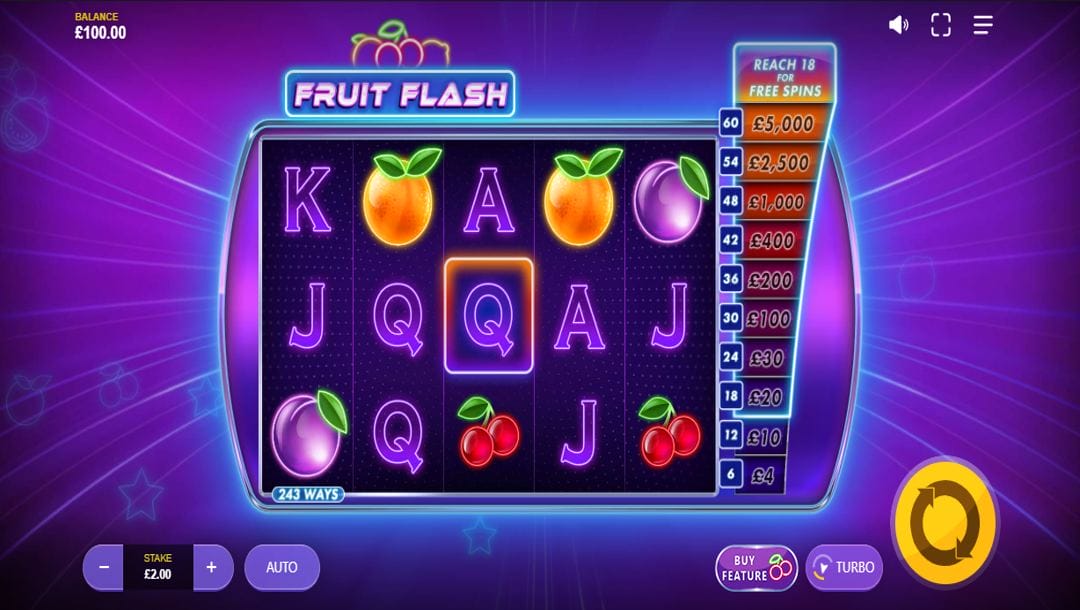Decrease the stake with the minus button
The height and width of the screenshot is (610, 1080).
click(x=104, y=567)
